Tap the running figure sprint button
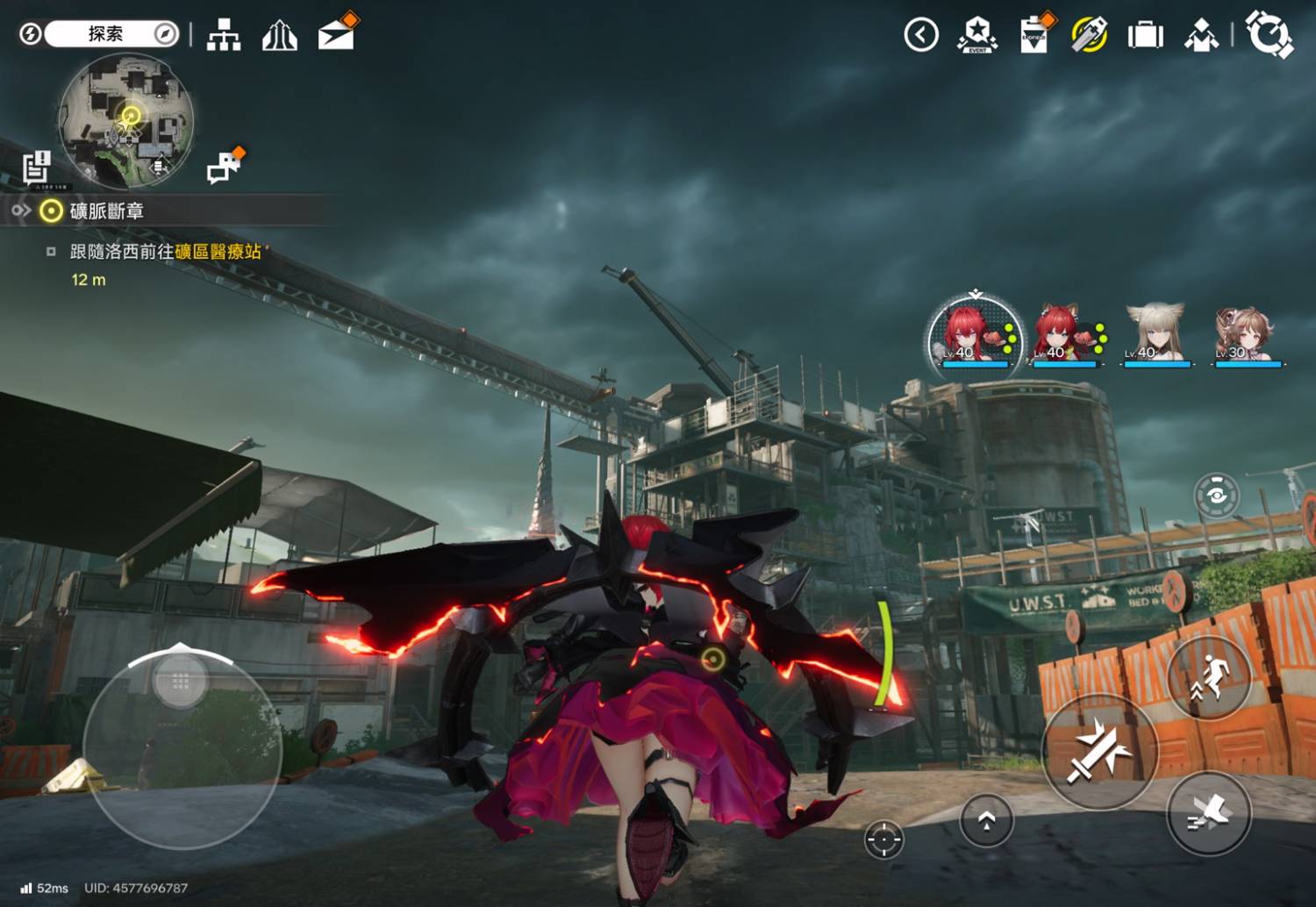 (1209, 677)
